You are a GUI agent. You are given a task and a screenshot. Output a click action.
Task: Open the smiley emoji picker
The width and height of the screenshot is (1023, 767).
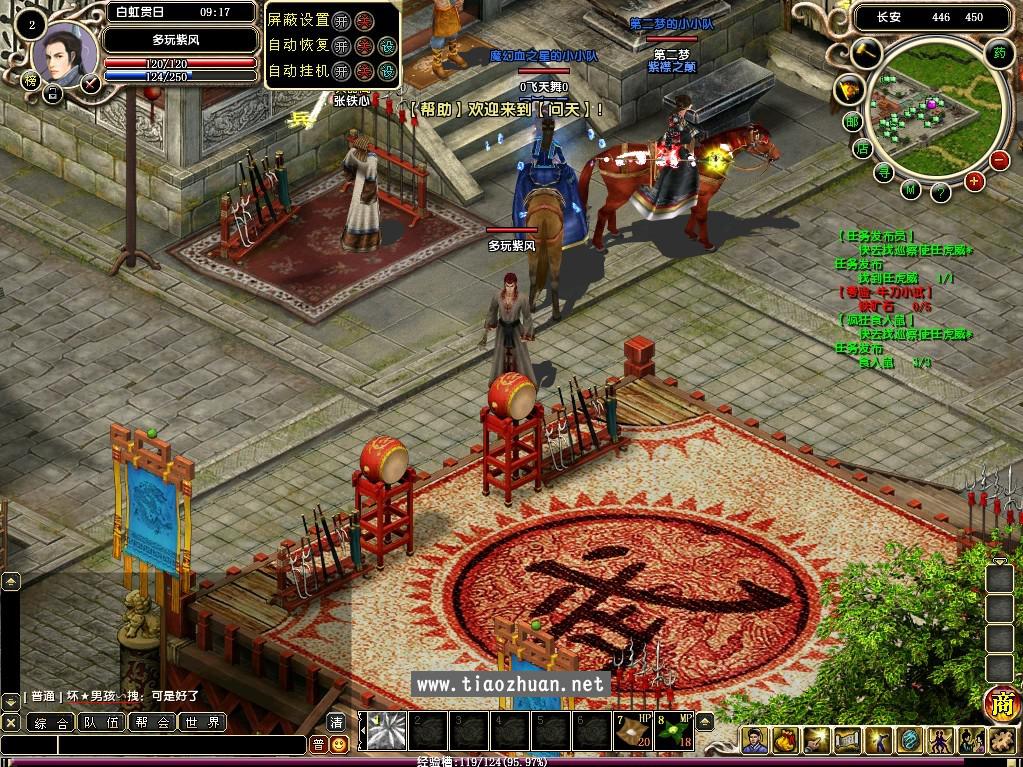pyautogui.click(x=340, y=744)
